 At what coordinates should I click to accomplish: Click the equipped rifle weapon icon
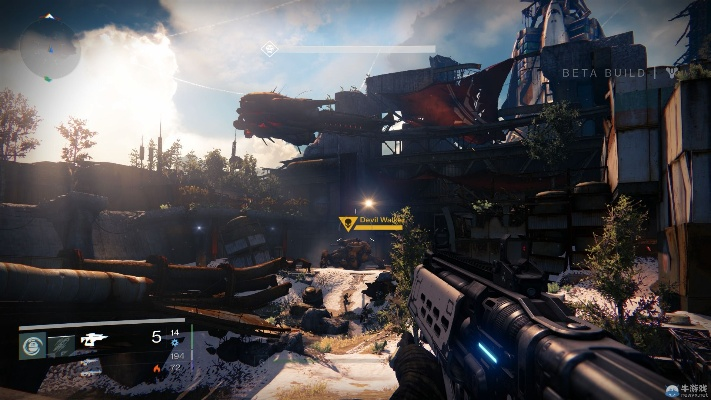95,339
